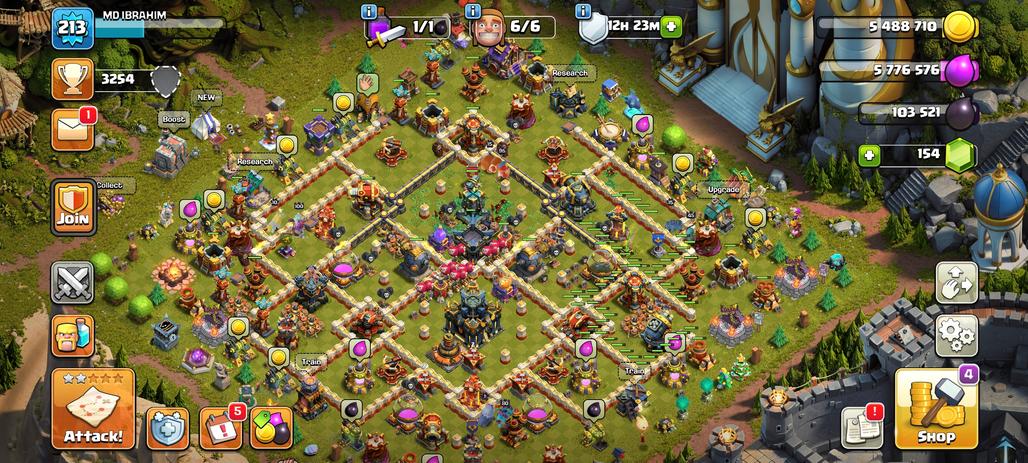Tap the Join clan shield button

(x=73, y=207)
